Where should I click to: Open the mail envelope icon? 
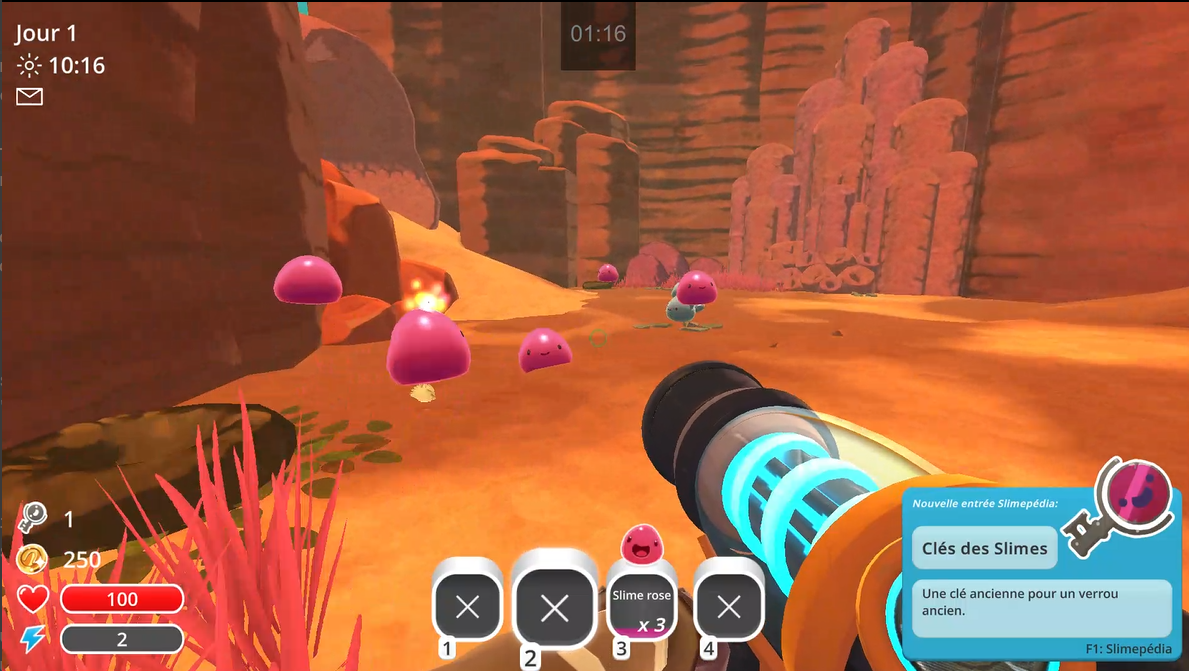(x=30, y=96)
